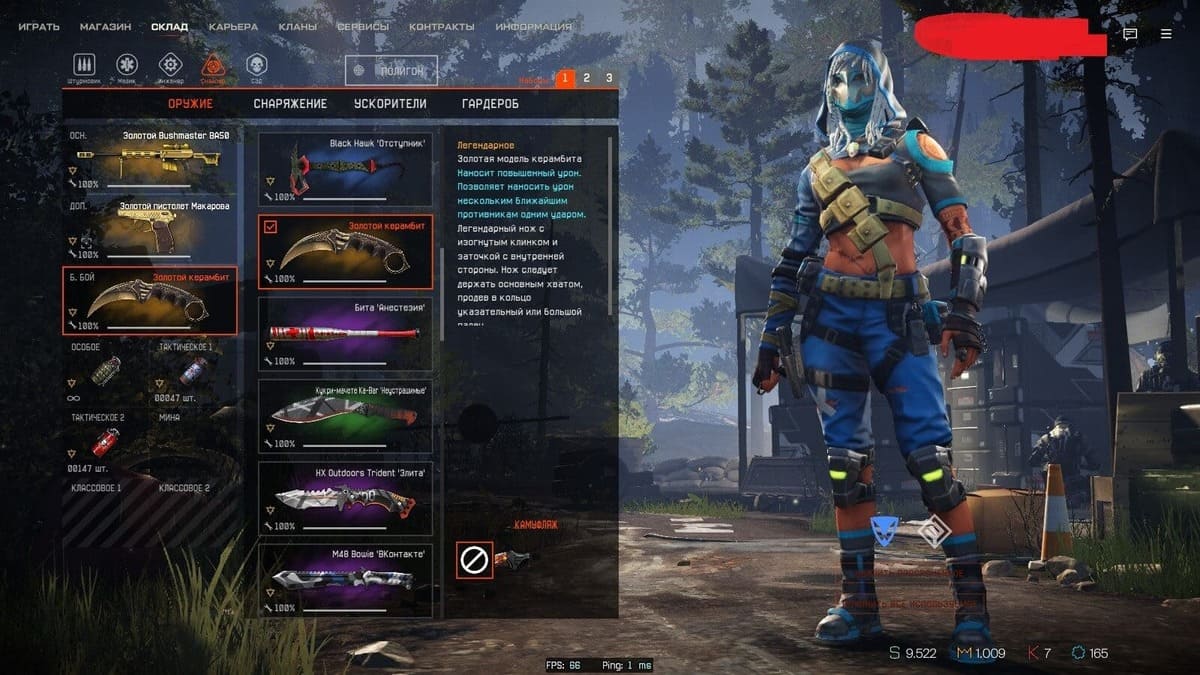1200x675 pixels.
Task: Enter the ПОЛИГОН shooting range
Action: [391, 71]
